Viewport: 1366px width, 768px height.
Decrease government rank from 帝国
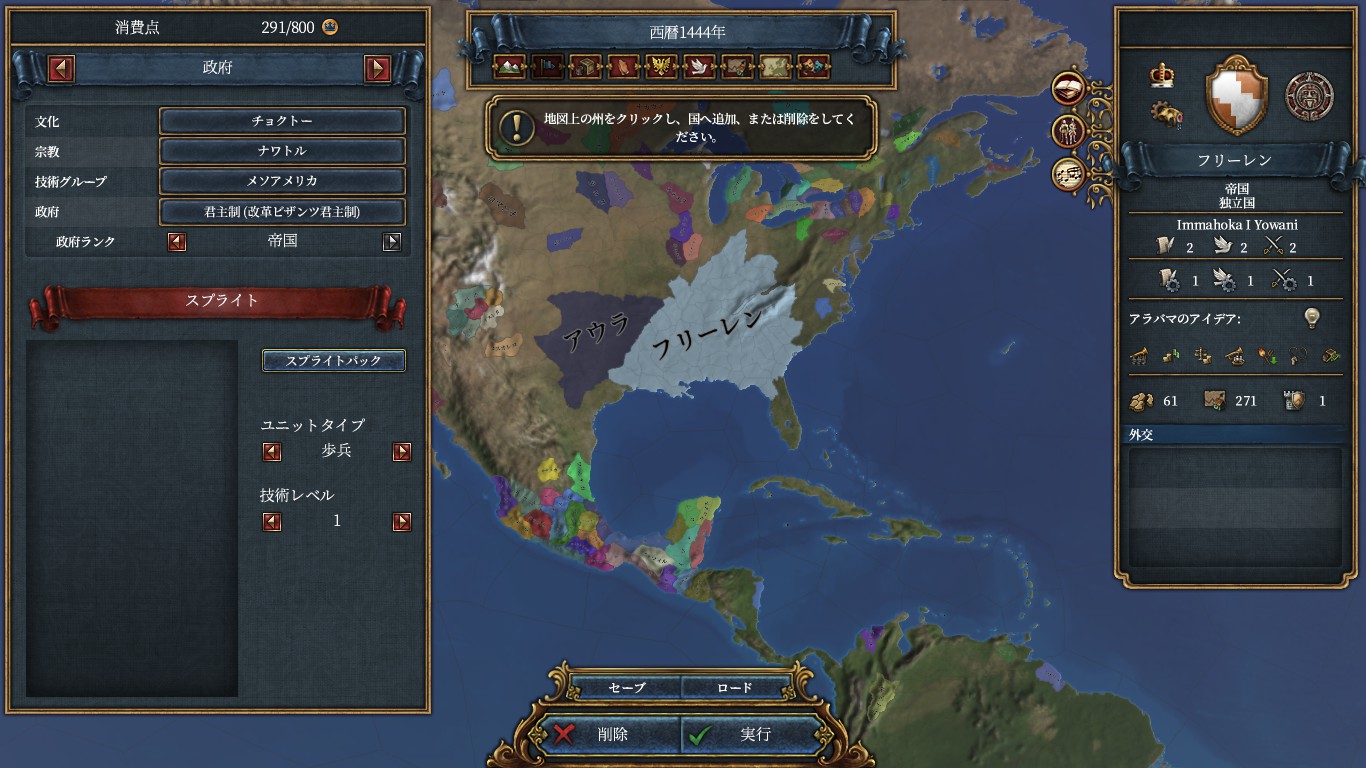pyautogui.click(x=177, y=241)
